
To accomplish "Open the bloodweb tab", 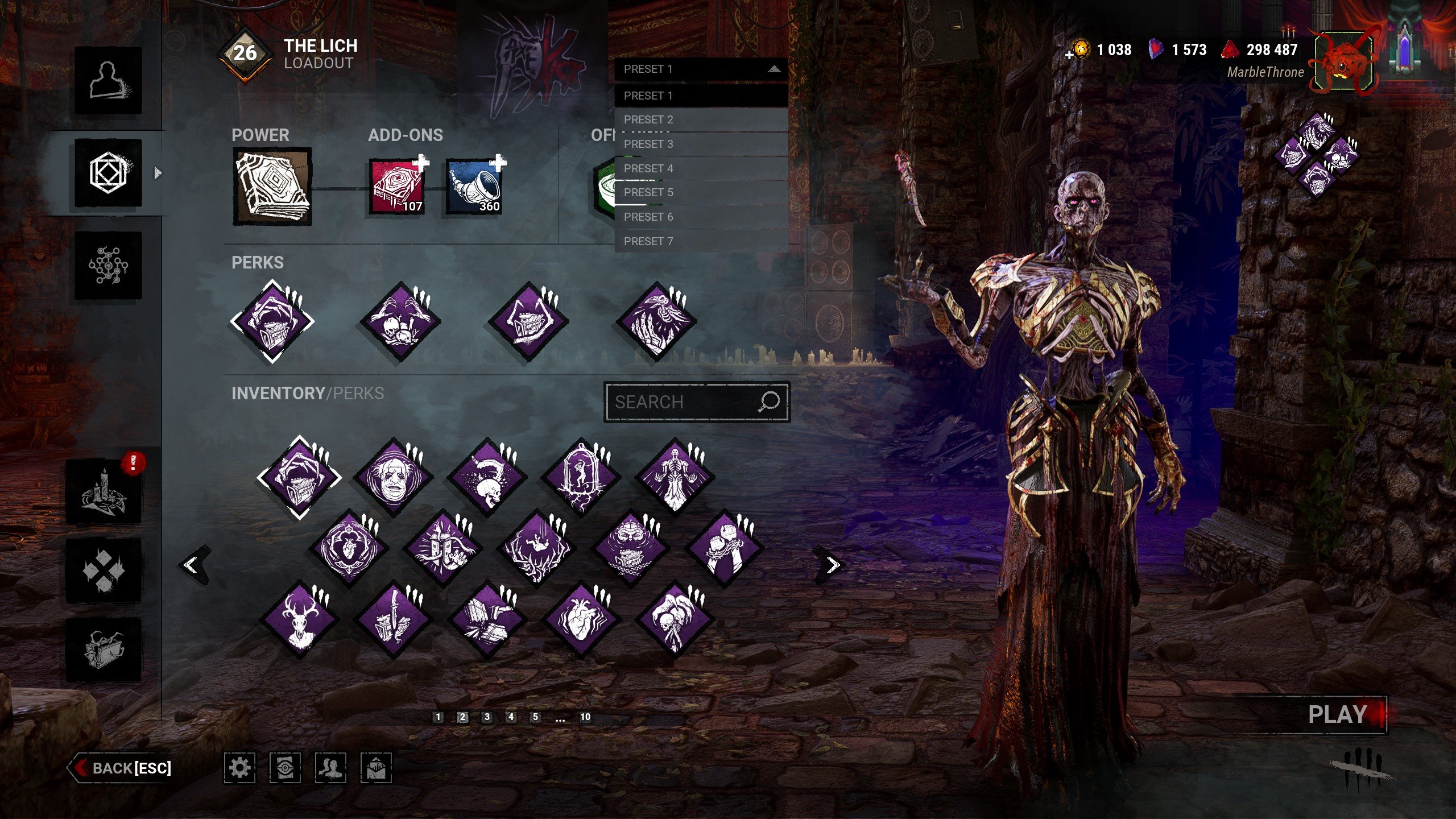I will [108, 266].
